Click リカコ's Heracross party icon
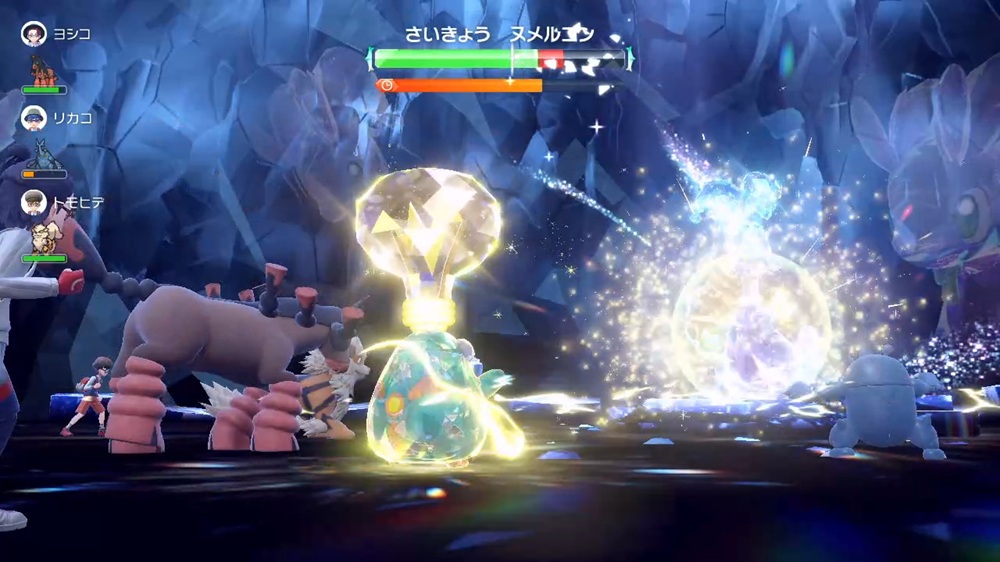This screenshot has height=562, width=1000. (44, 154)
